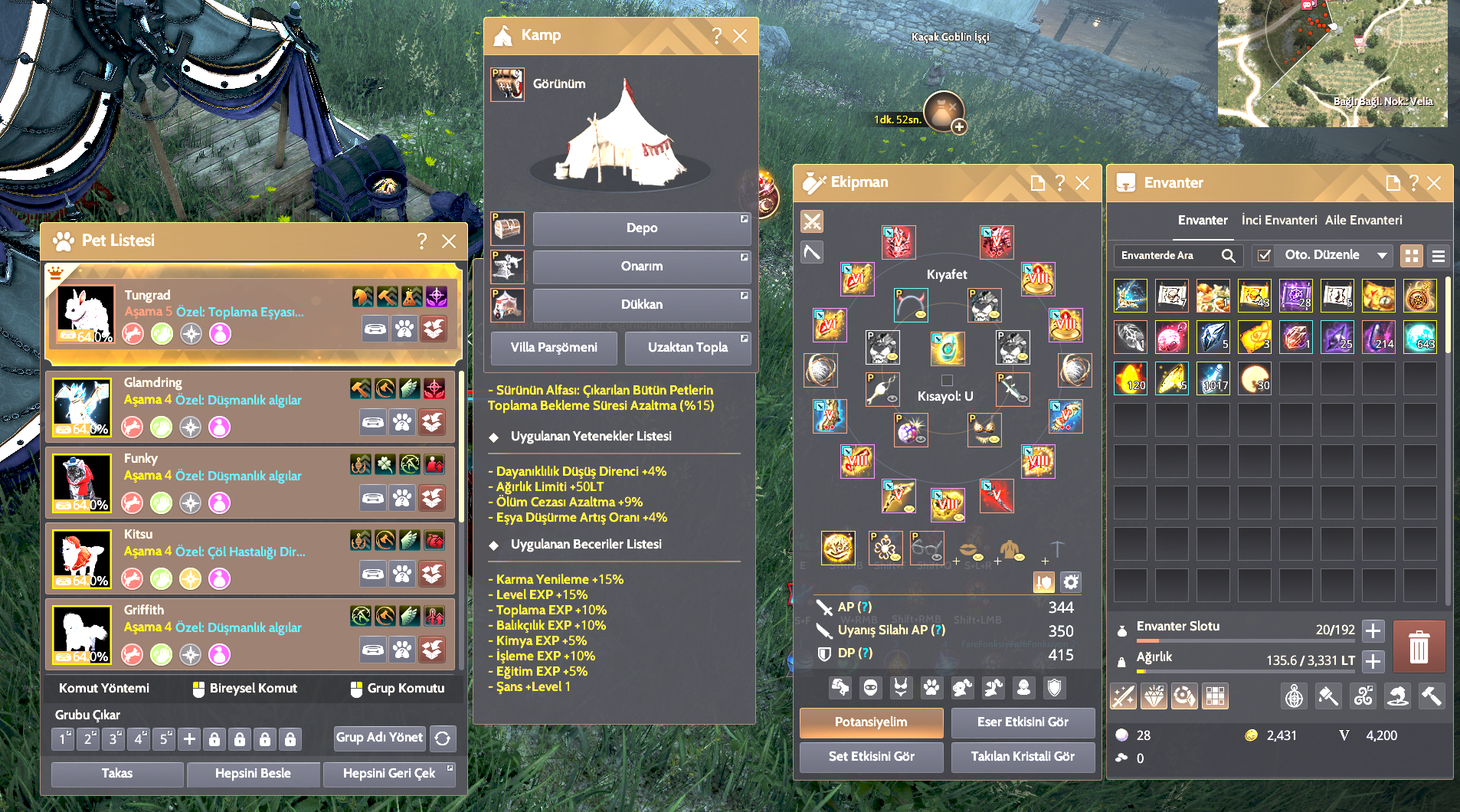1460x812 pixels.
Task: Close the Kamp window
Action: pos(740,36)
